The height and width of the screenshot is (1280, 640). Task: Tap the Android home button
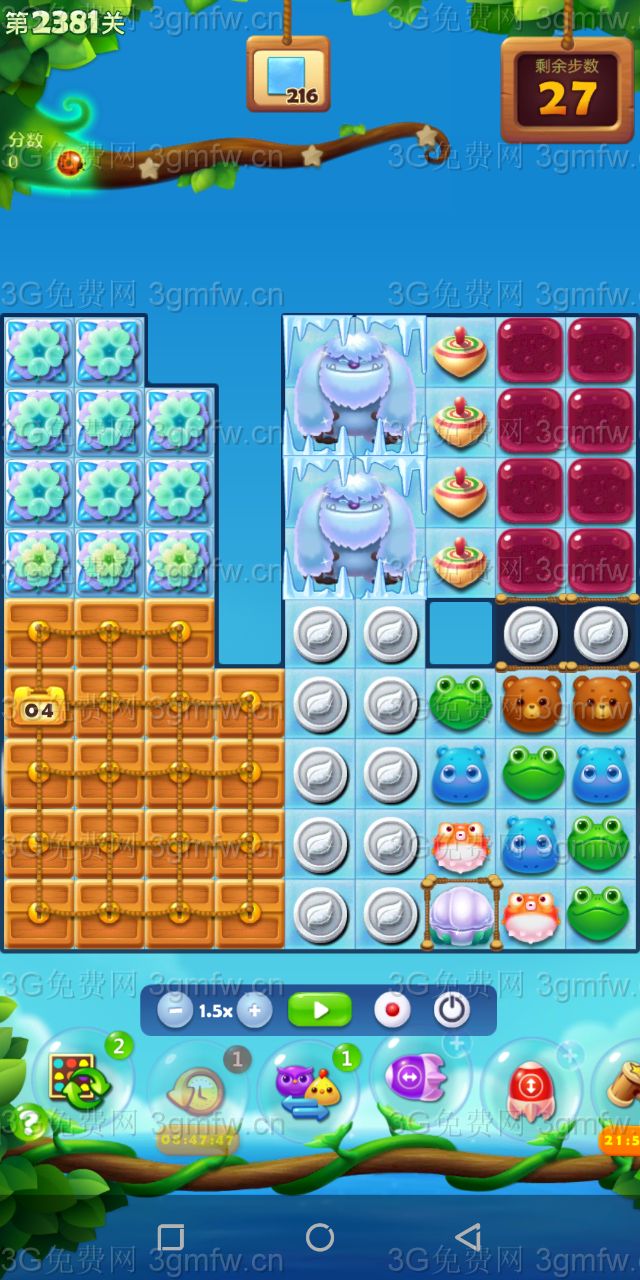pos(320,1237)
